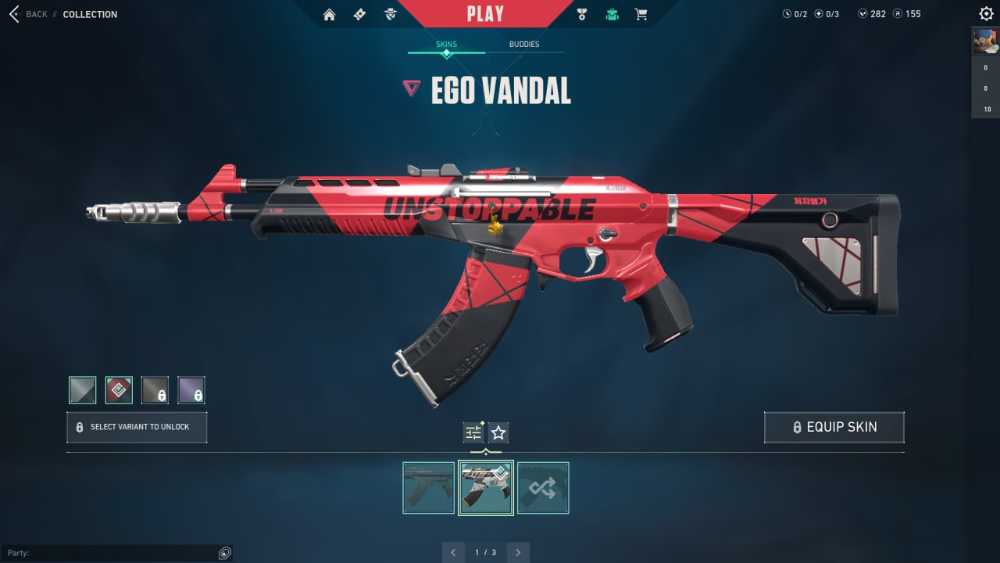Open the settings gear
The image size is (1000, 563).
986,14
